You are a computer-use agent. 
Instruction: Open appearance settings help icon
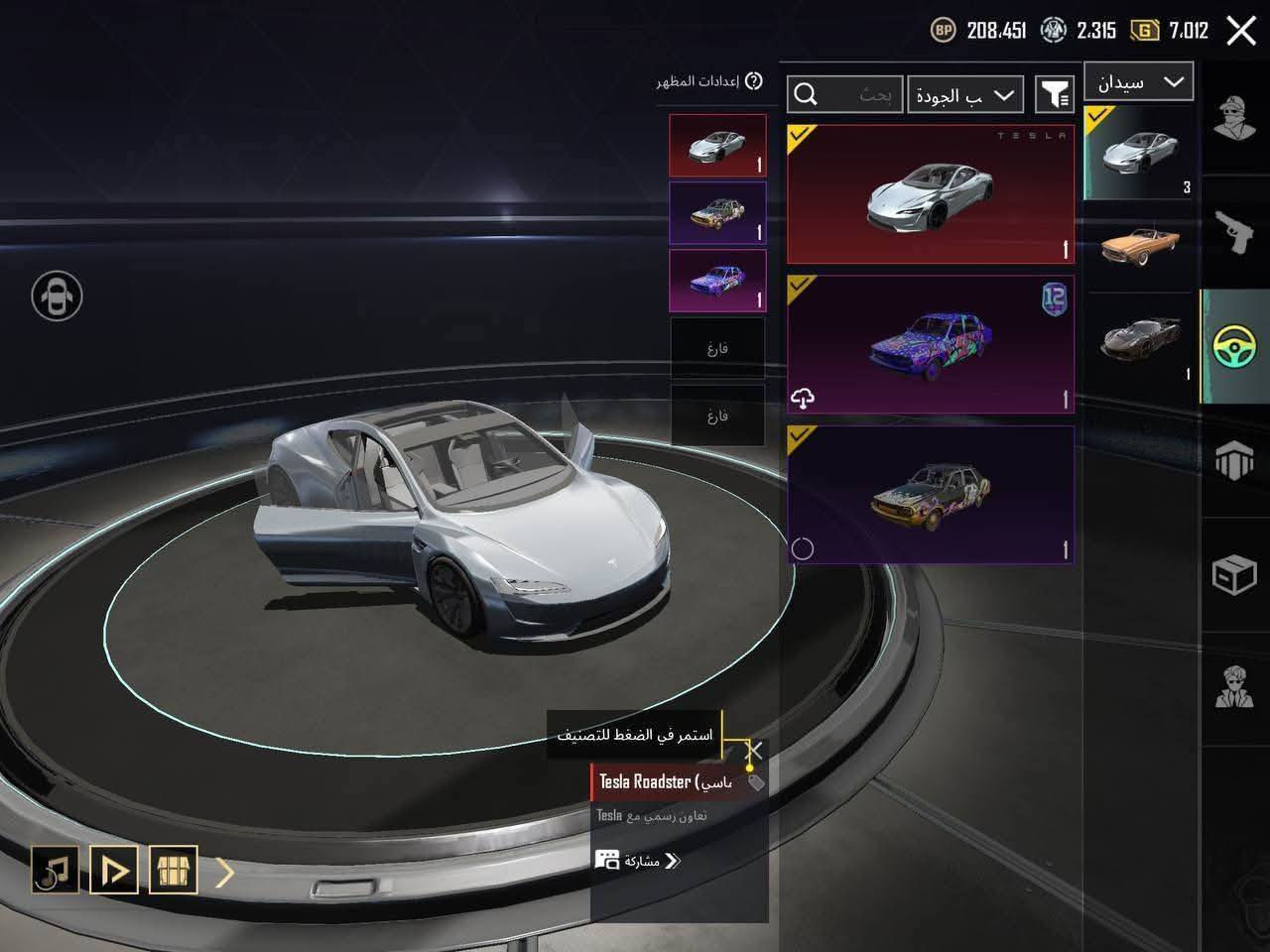(754, 81)
